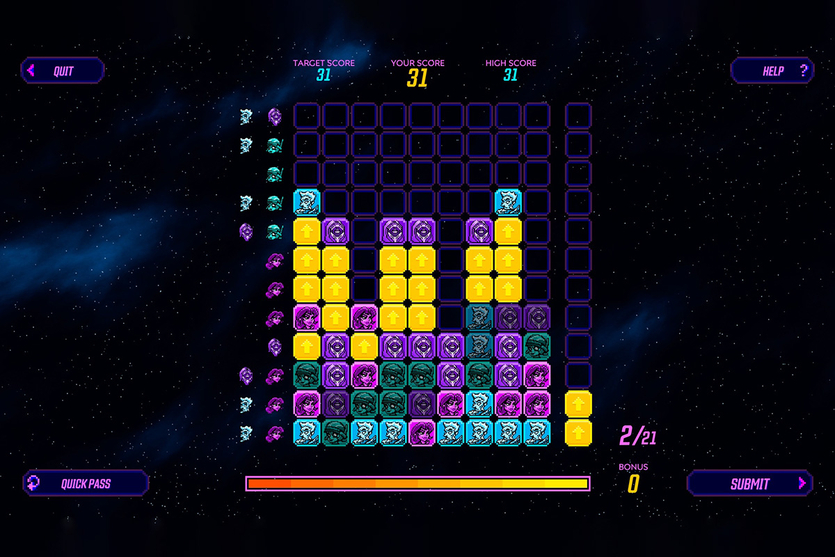Use the Quick Pass button
Image resolution: width=835 pixels, height=557 pixels.
86,484
